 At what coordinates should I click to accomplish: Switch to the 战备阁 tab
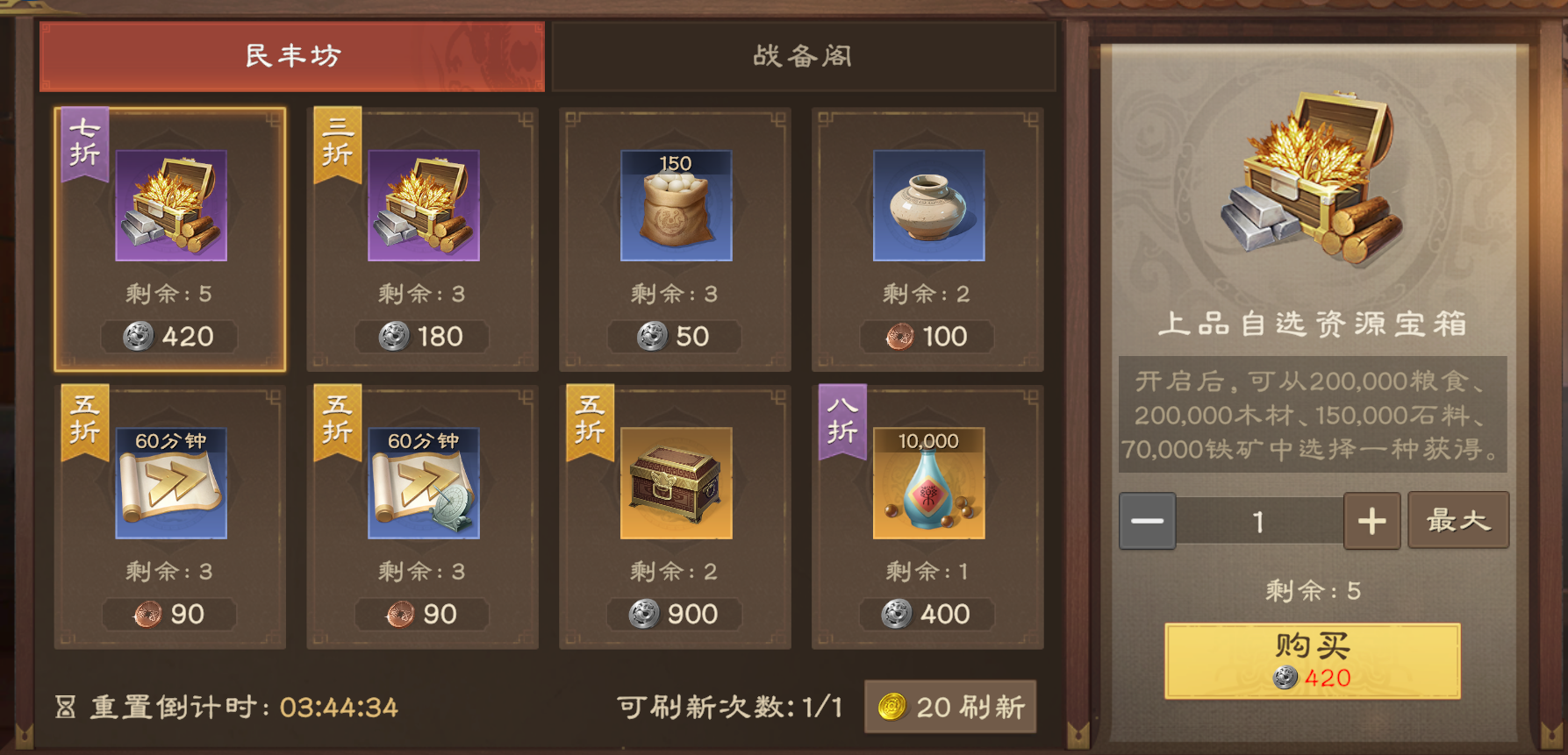click(x=801, y=56)
